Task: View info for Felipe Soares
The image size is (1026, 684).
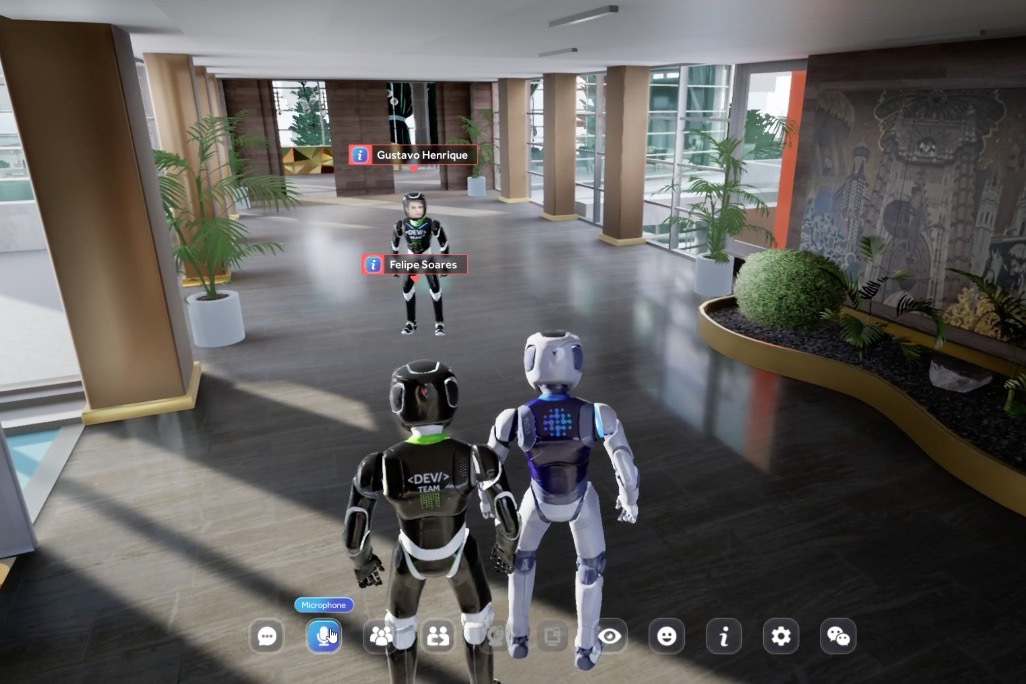Action: coord(373,264)
